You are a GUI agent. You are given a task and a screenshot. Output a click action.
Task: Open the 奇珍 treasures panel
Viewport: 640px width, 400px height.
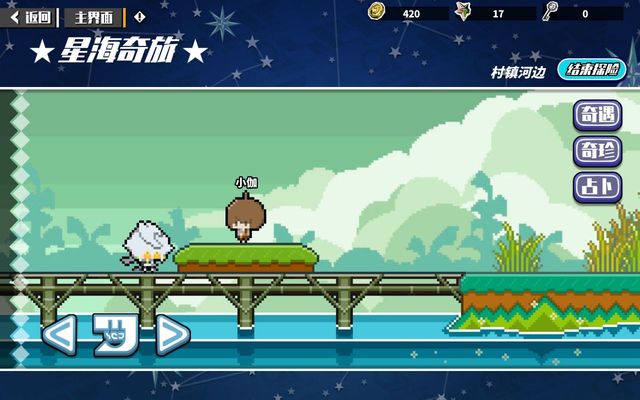(x=596, y=152)
